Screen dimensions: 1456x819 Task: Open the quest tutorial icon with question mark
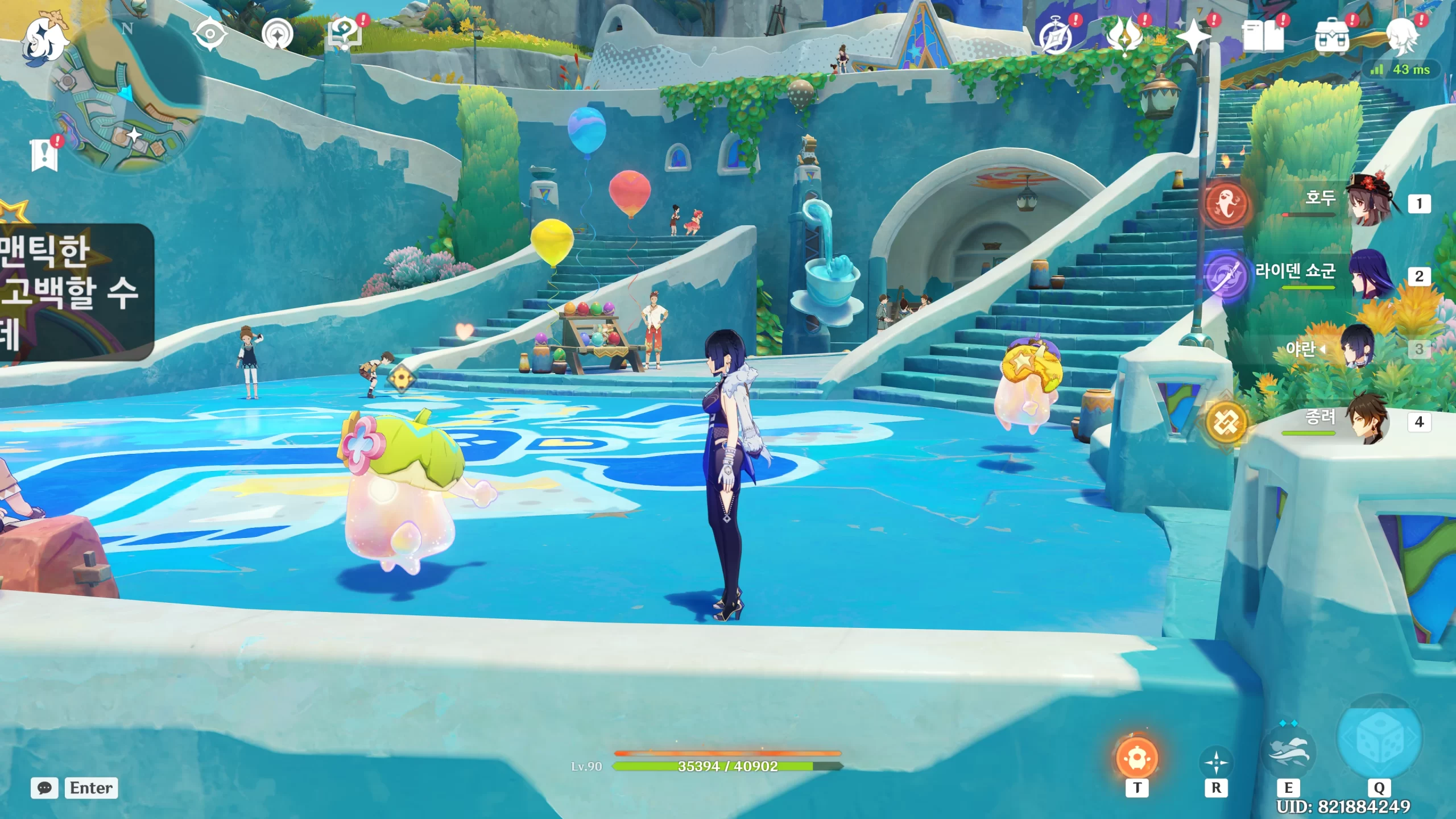coord(345,34)
